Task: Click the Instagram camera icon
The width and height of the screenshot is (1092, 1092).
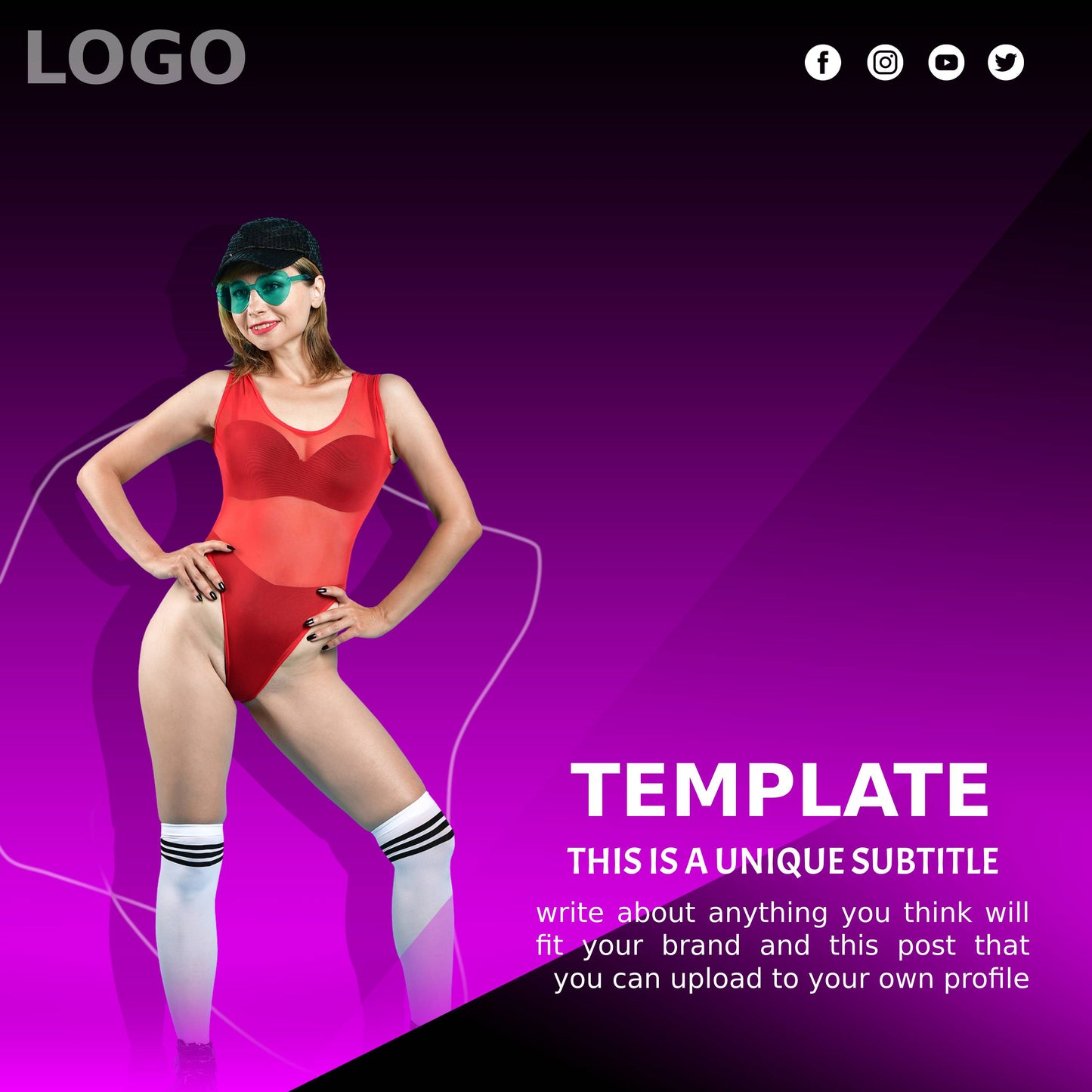Action: coord(885,62)
